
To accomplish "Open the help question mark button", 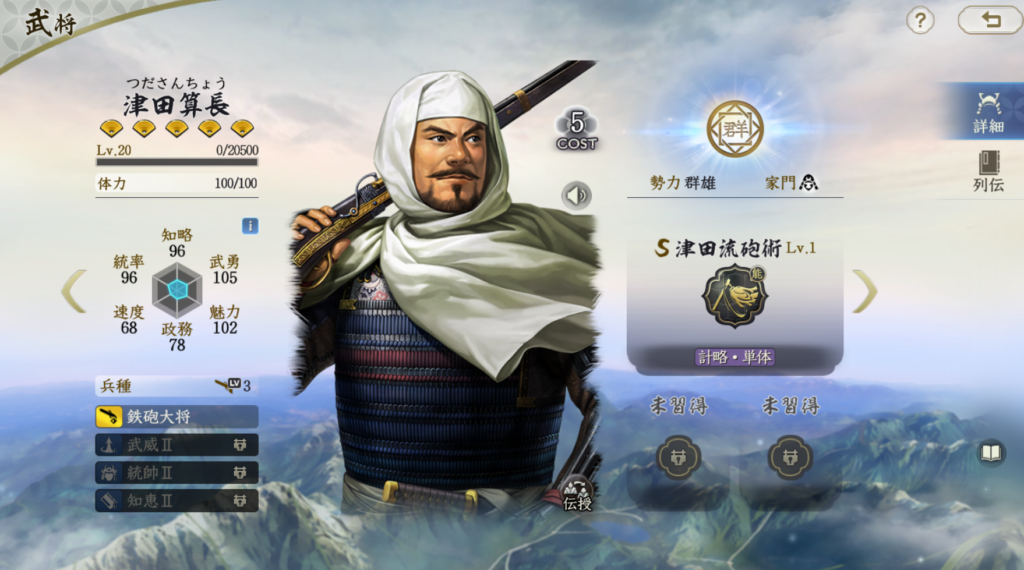I will (920, 20).
